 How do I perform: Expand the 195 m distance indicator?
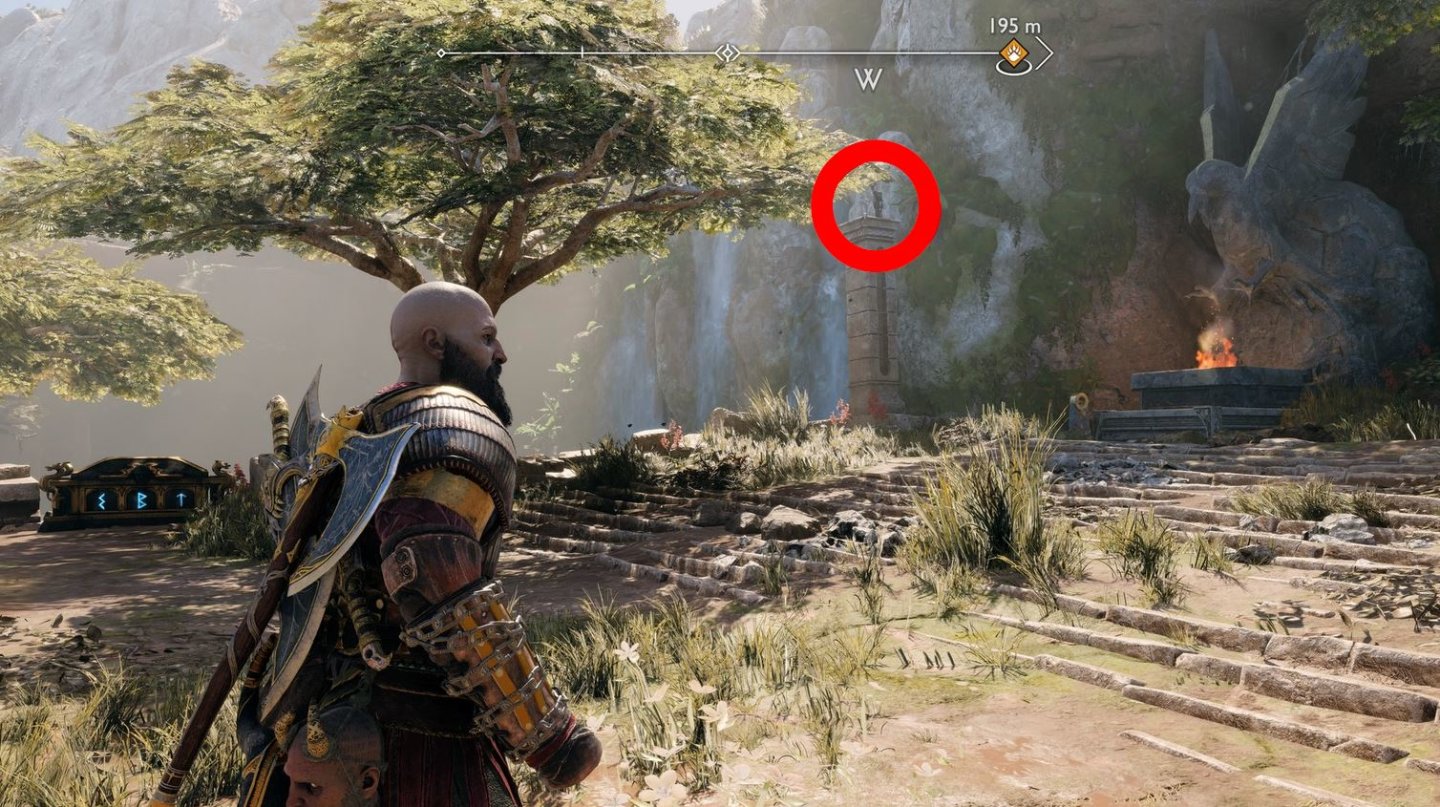[x=1013, y=23]
